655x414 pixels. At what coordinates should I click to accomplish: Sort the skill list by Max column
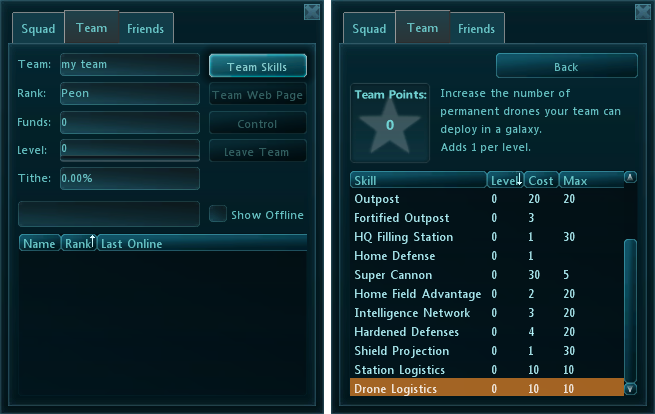coord(589,181)
